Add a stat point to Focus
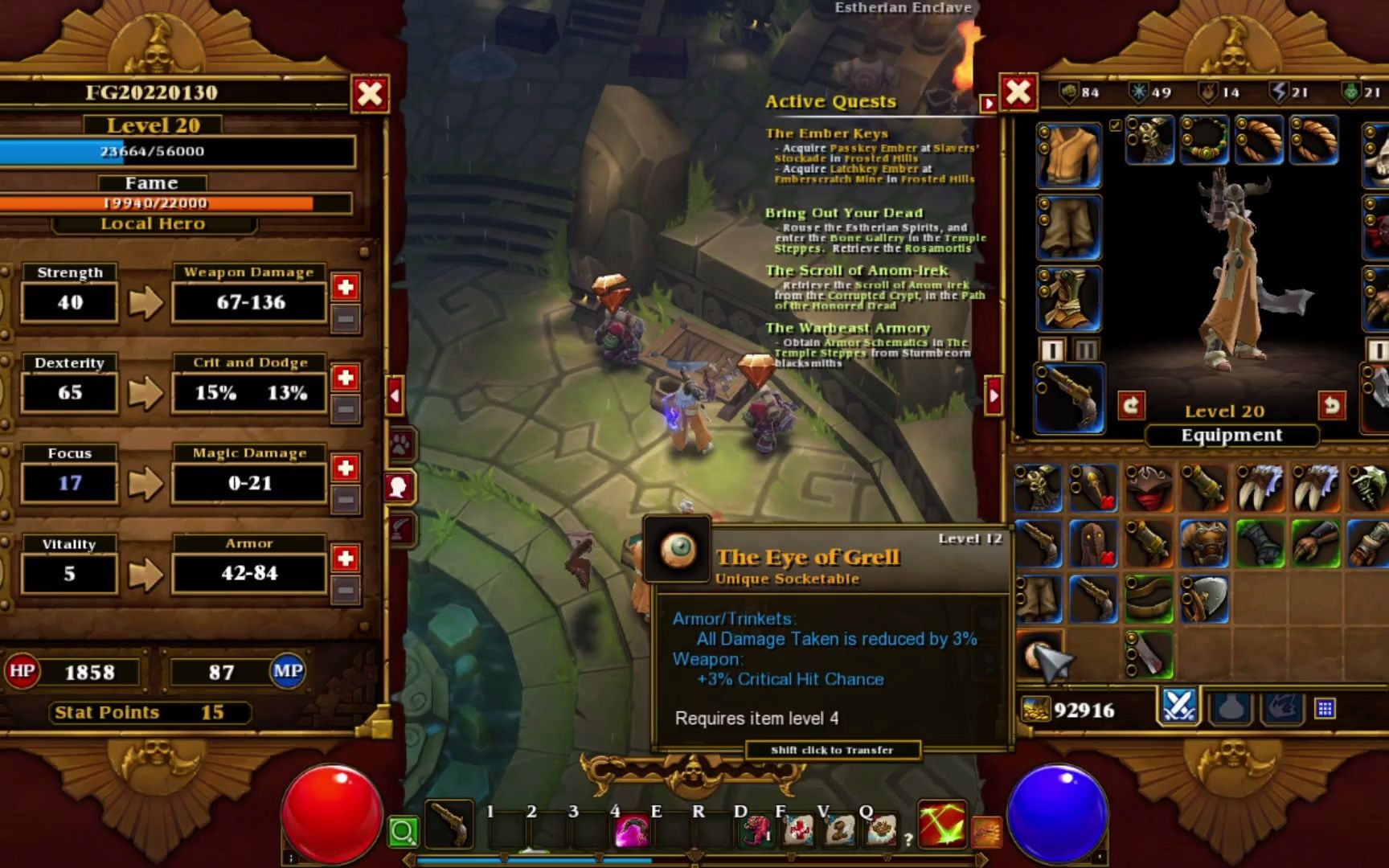The height and width of the screenshot is (868, 1389). coord(346,468)
